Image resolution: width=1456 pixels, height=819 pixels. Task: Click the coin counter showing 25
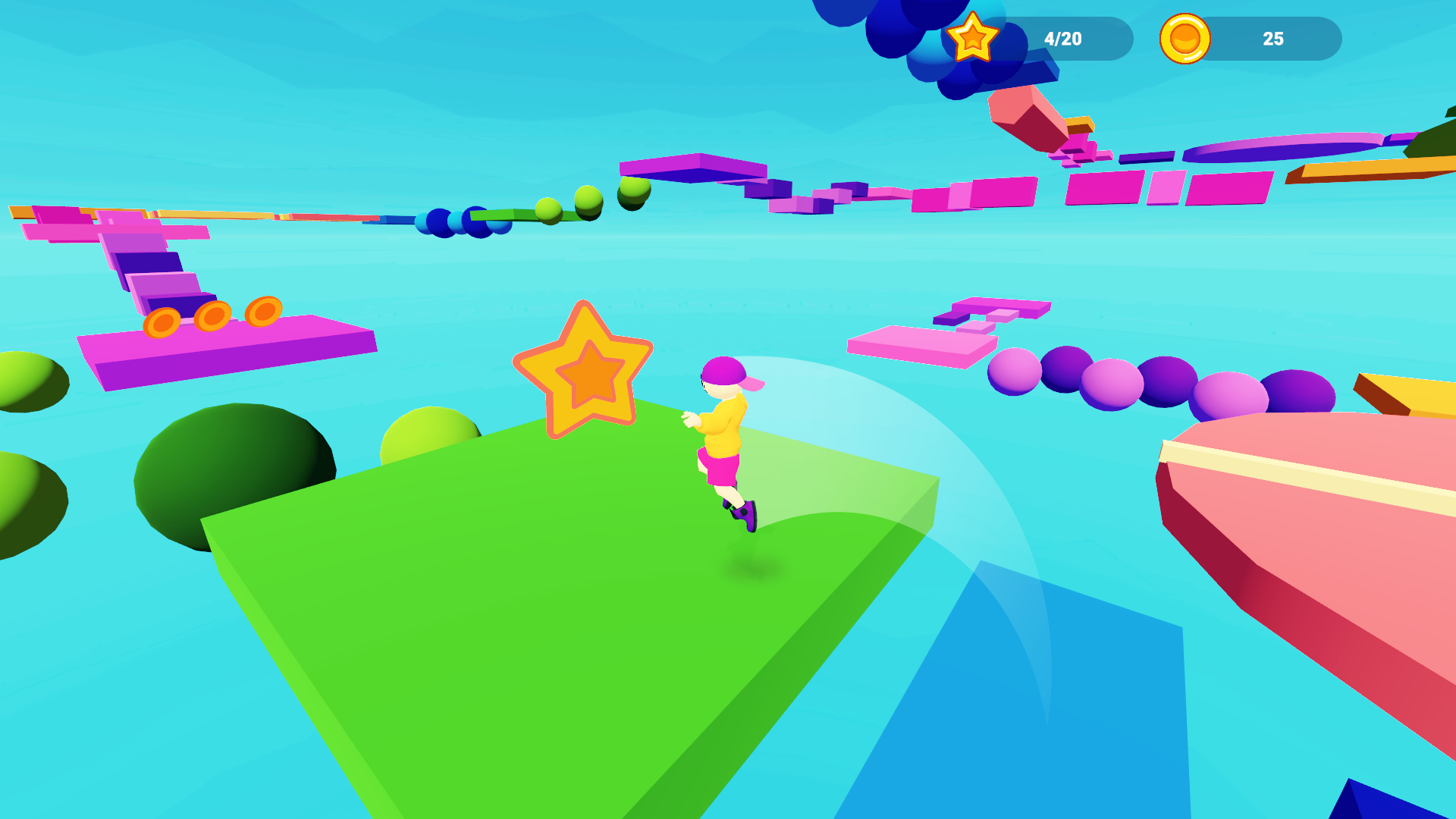point(1272,38)
